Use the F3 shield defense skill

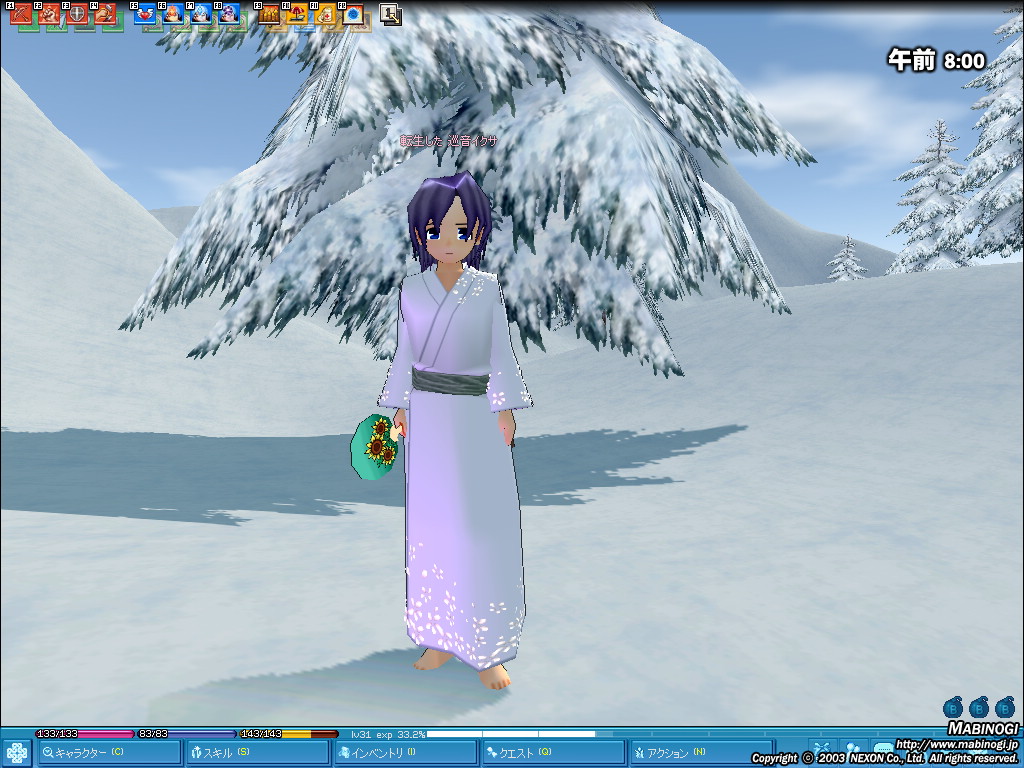tap(78, 15)
